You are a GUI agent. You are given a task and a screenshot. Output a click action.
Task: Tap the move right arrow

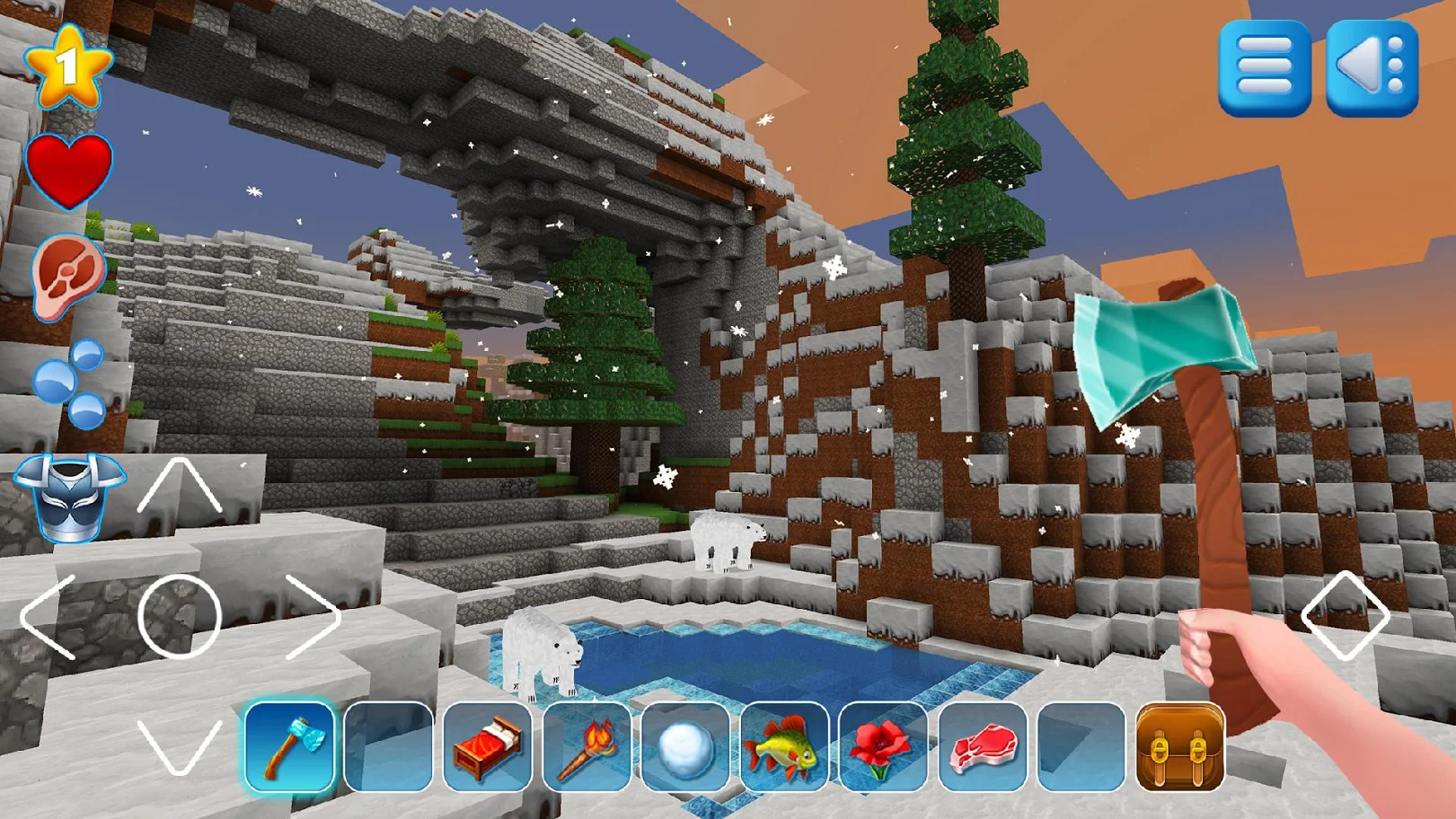pyautogui.click(x=313, y=617)
